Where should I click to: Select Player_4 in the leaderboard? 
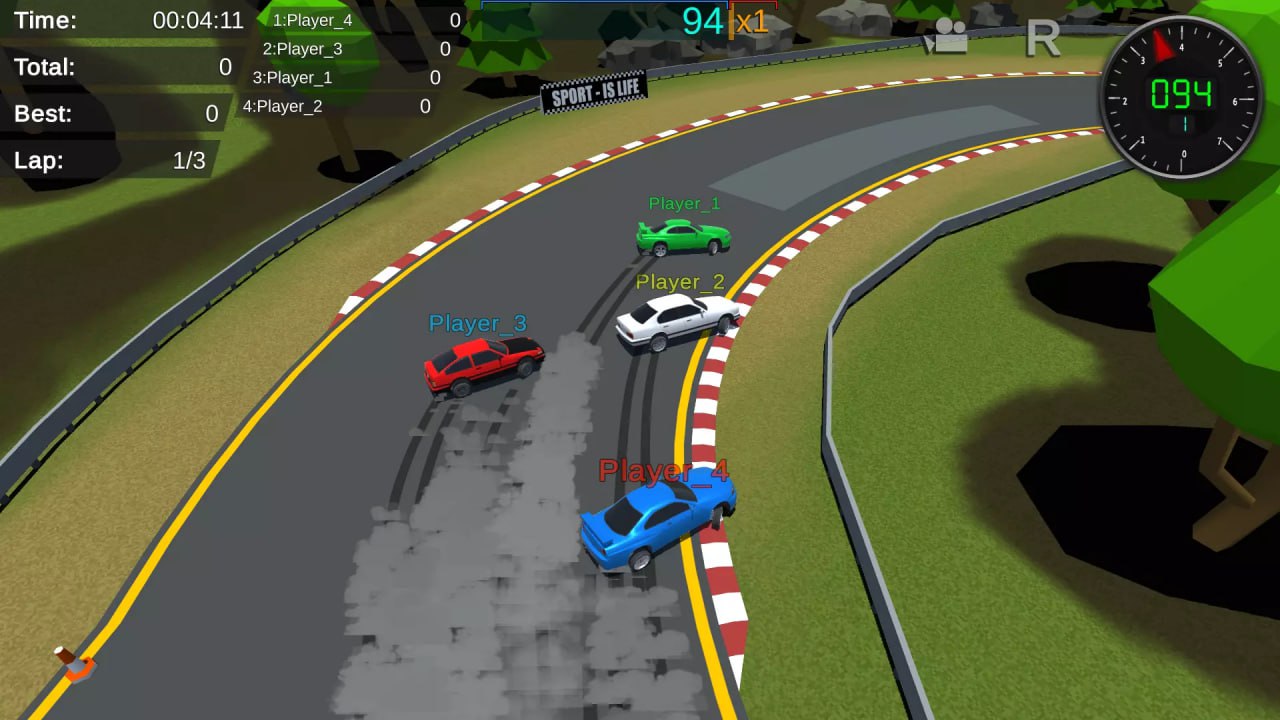(311, 19)
